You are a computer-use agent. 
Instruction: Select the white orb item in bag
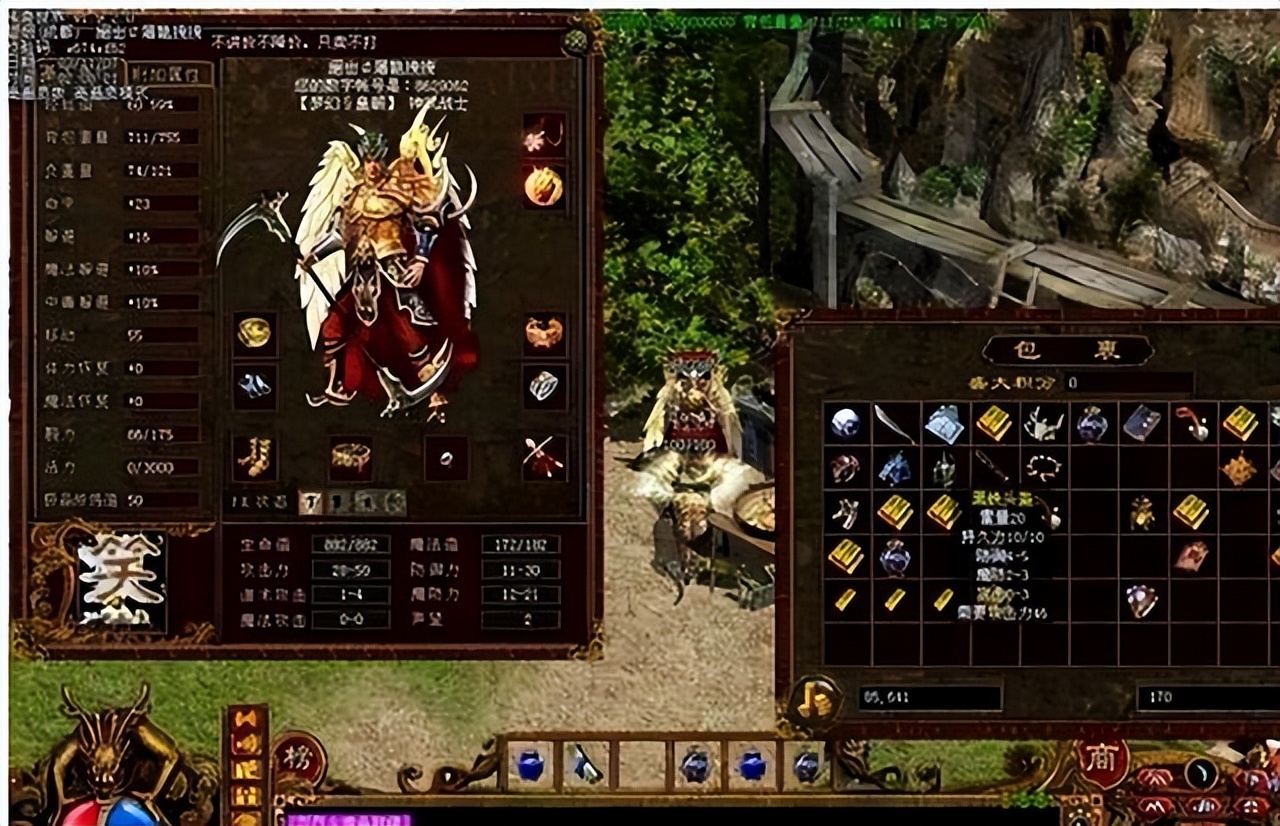click(x=845, y=424)
